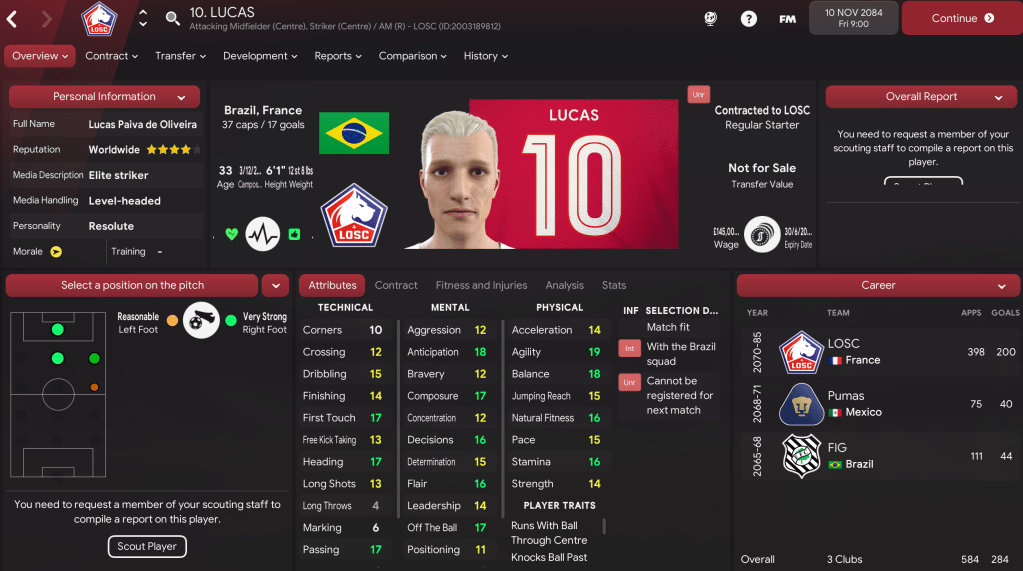Switch to the Stats tab
Screen dimensions: 1023x571
click(x=614, y=285)
